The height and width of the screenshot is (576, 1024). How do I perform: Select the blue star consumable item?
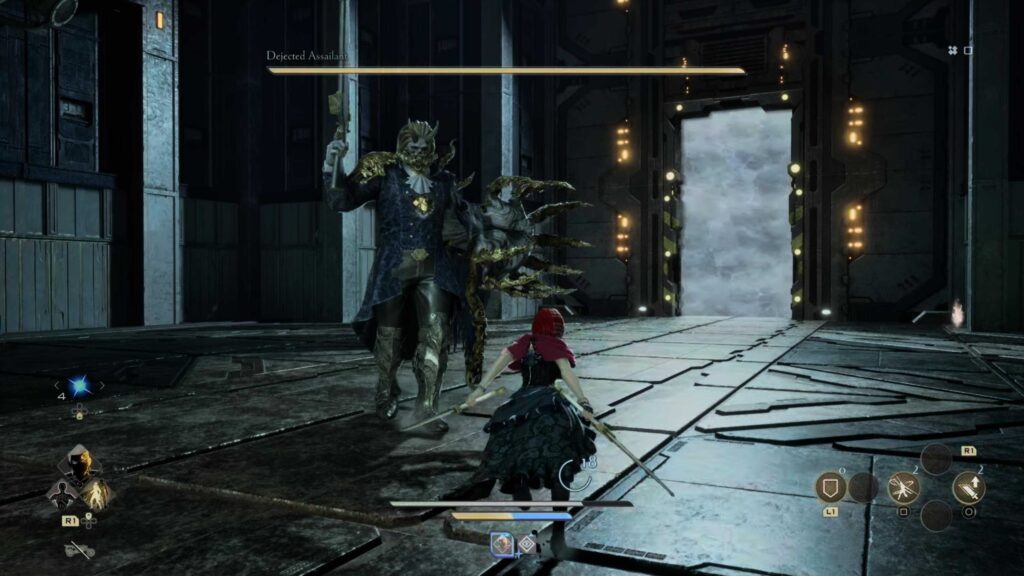79,386
